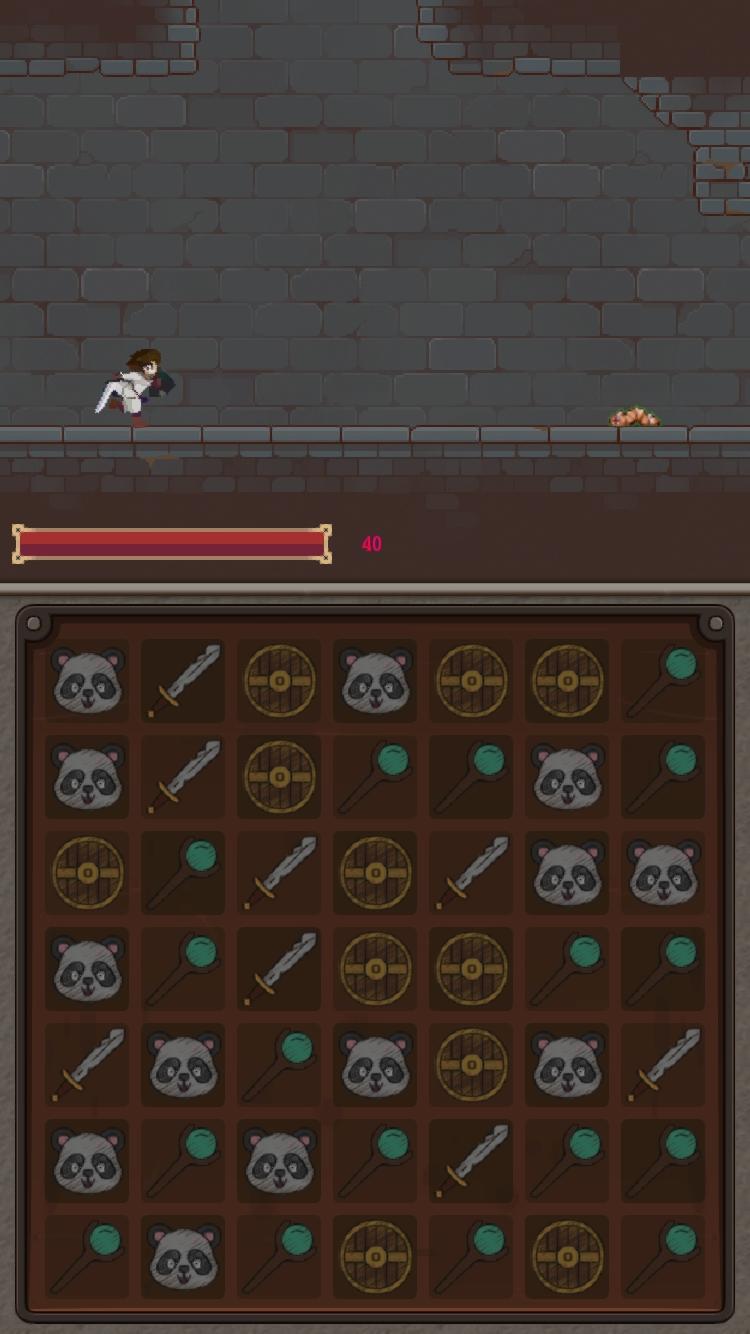Select the only sword tile in the top row

coord(183,681)
